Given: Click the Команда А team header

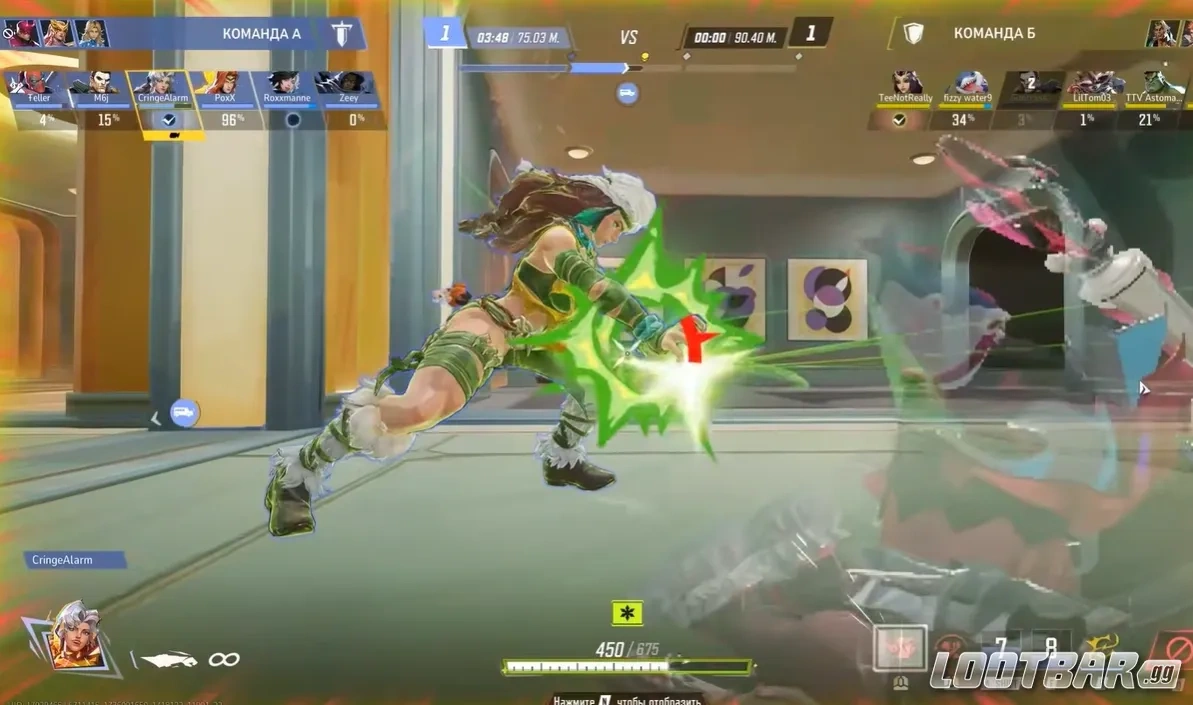Looking at the screenshot, I should click(262, 34).
